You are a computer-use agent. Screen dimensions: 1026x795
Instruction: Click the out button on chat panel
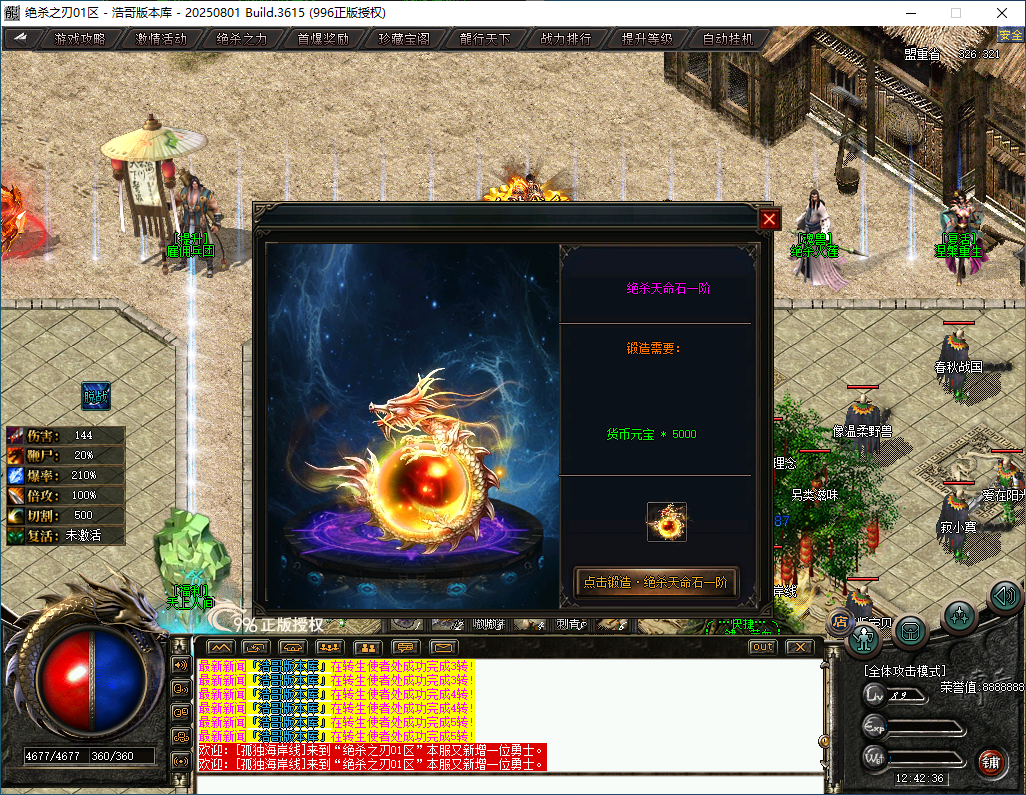click(762, 647)
